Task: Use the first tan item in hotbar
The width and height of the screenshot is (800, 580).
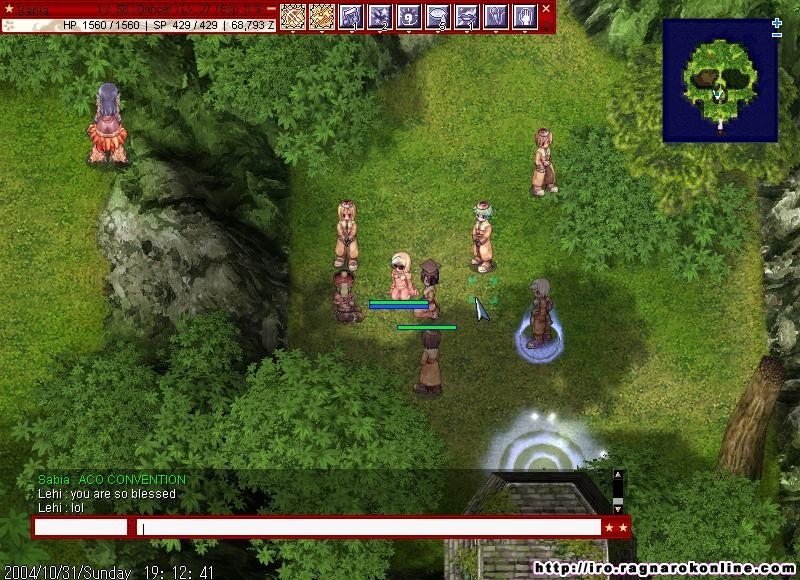Action: pos(293,16)
